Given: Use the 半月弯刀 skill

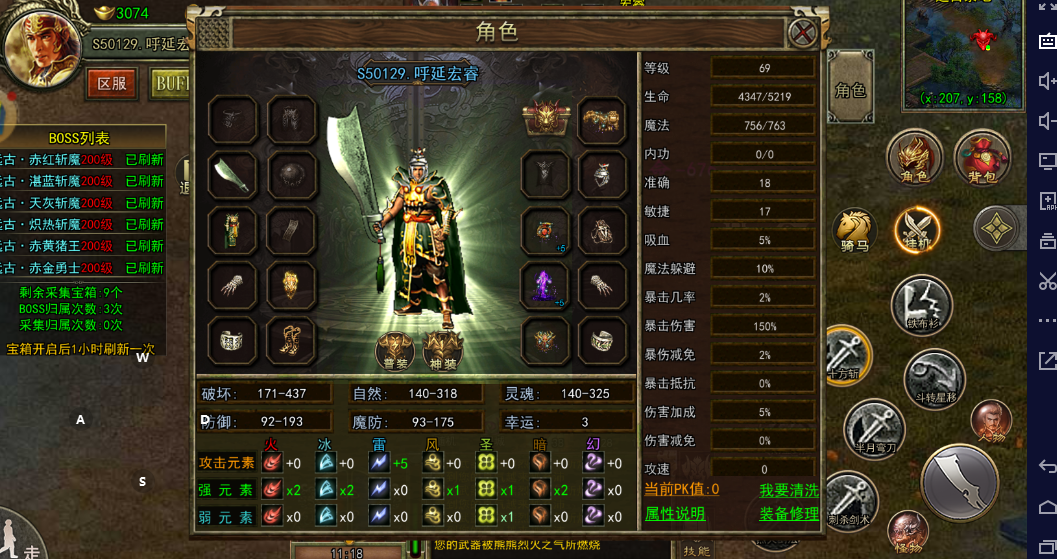Looking at the screenshot, I should coord(873,428).
